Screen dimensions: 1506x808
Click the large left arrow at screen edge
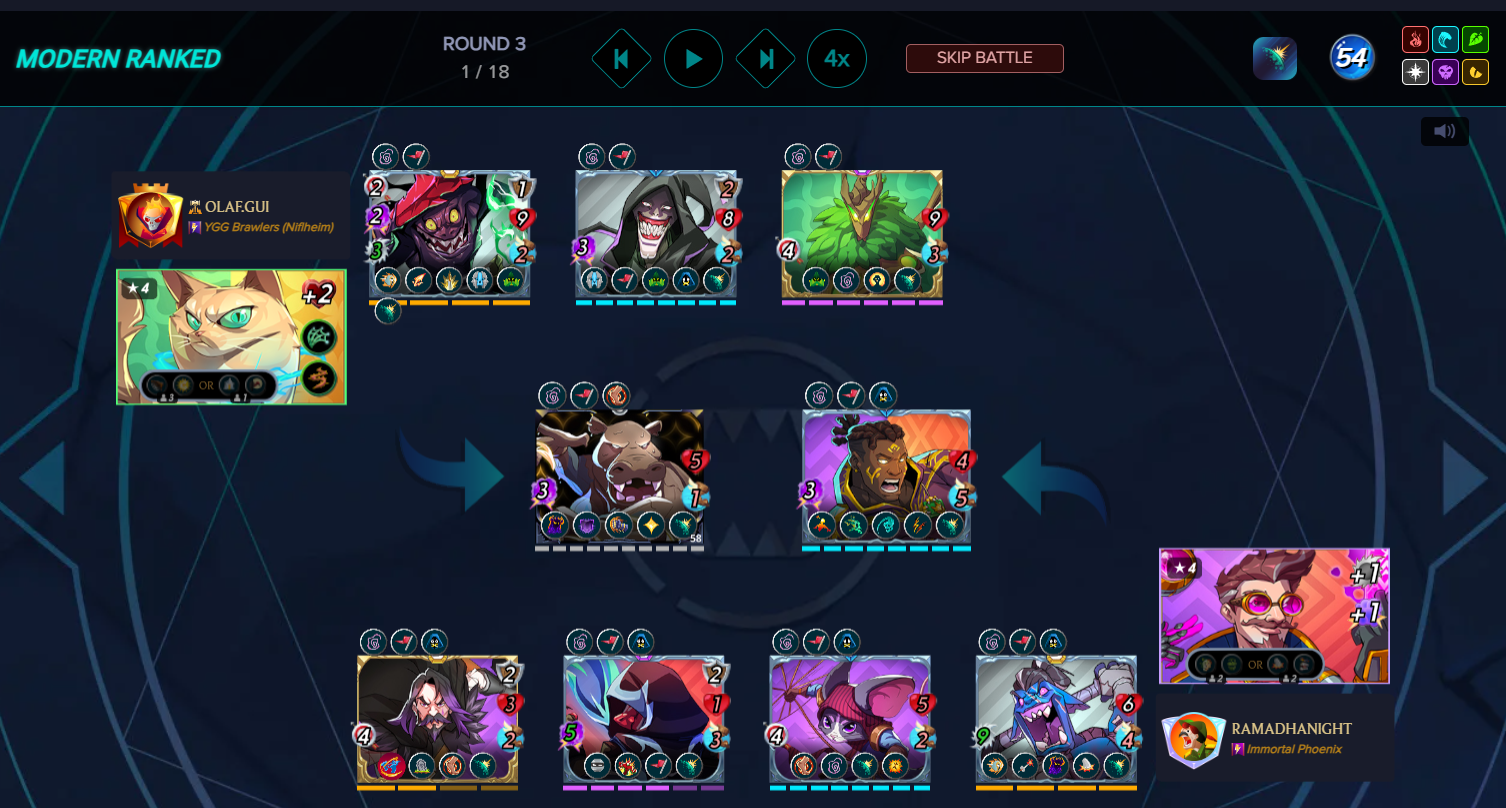[x=41, y=478]
